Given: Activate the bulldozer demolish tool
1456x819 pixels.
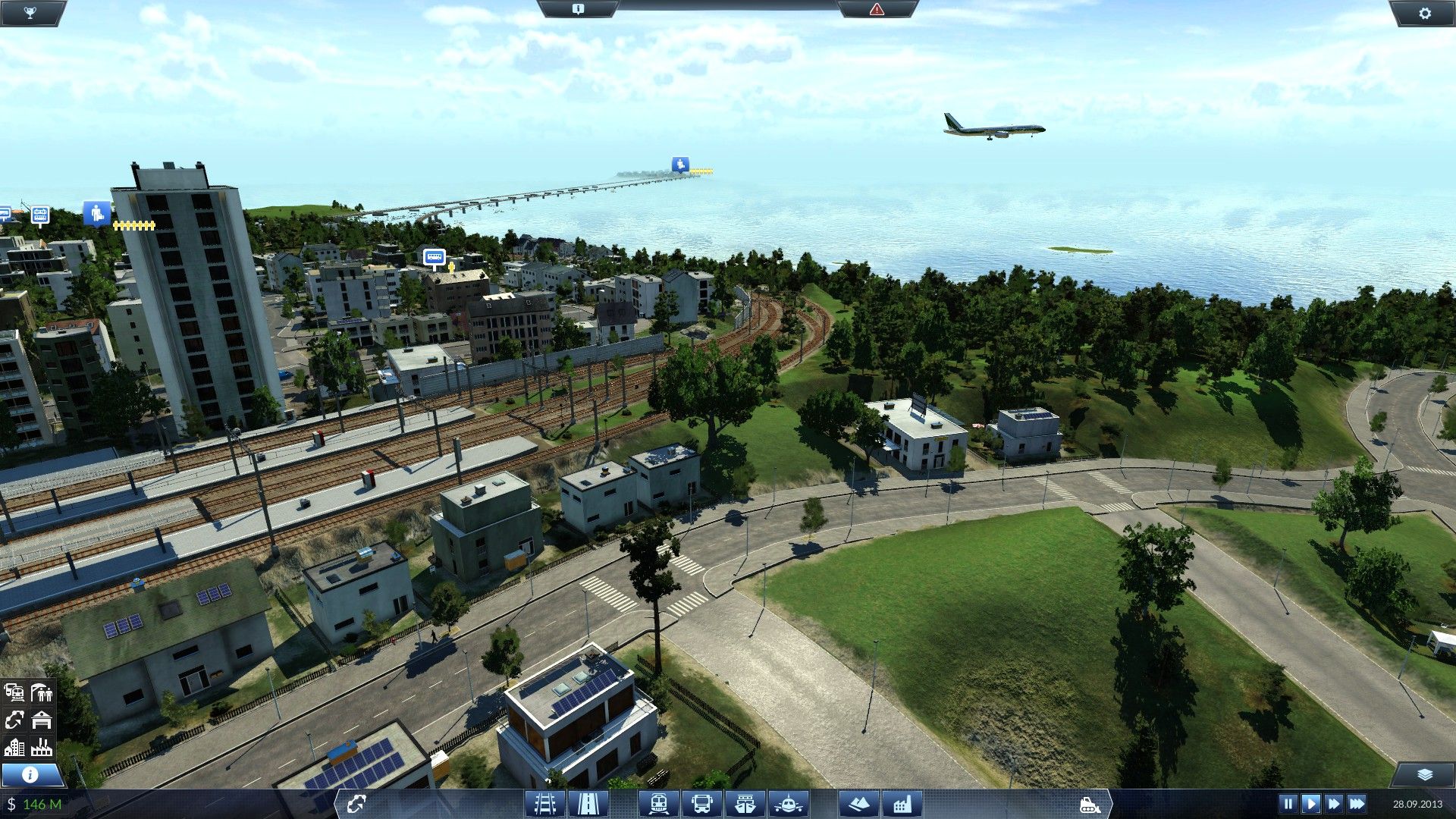Looking at the screenshot, I should coord(1090,804).
